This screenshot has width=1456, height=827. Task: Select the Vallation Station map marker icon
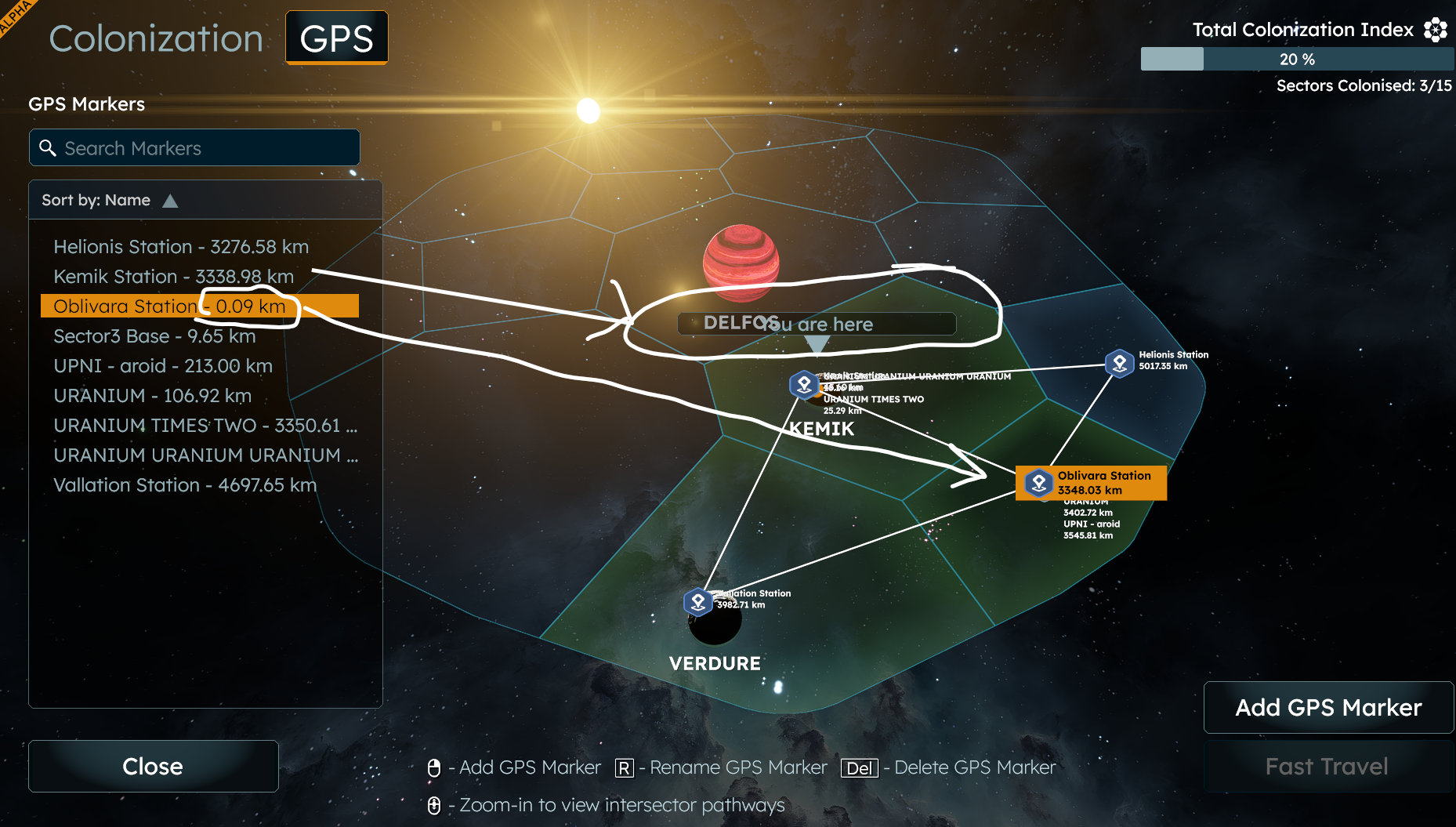pyautogui.click(x=697, y=602)
